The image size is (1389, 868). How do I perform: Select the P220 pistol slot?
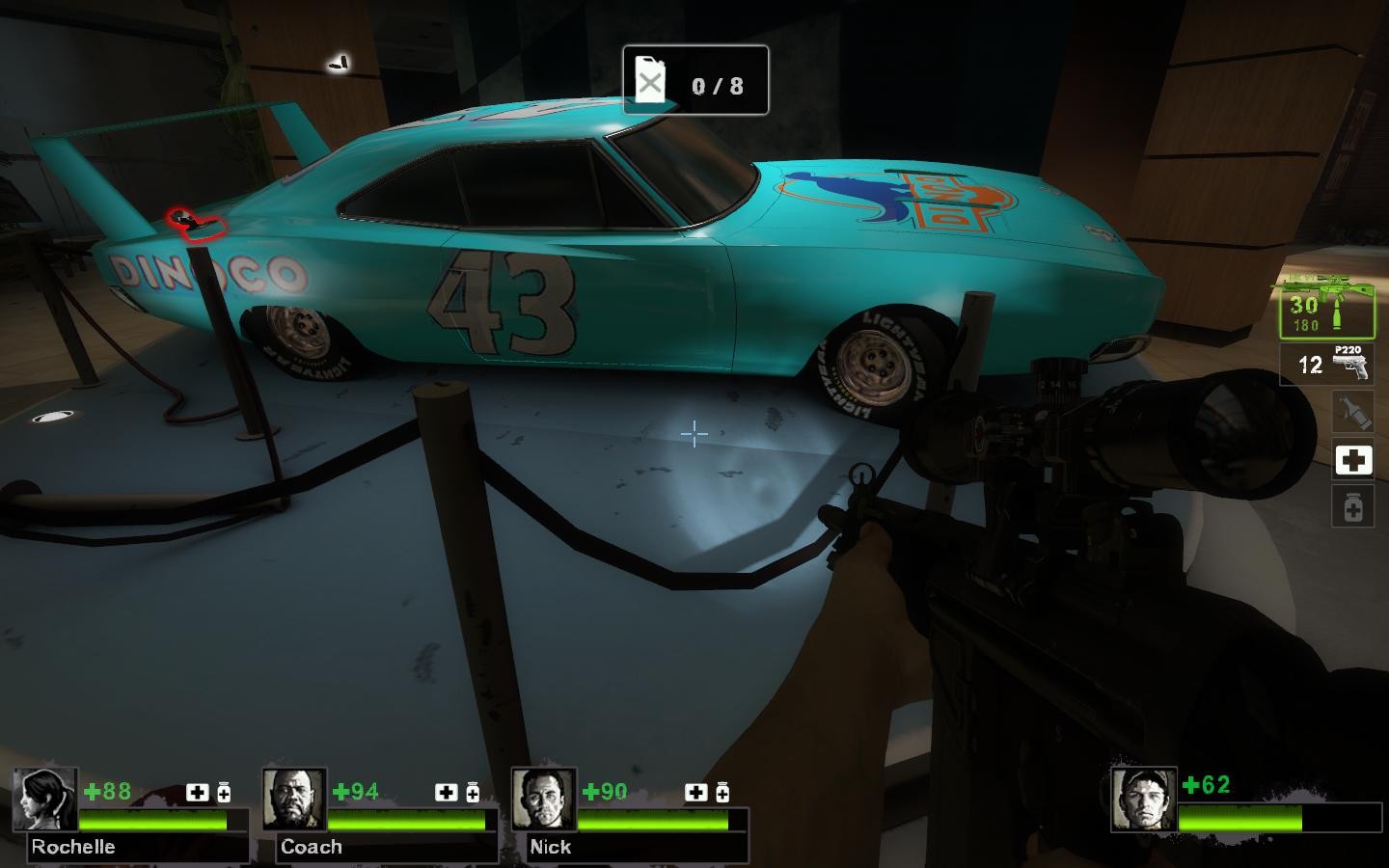click(x=1327, y=365)
